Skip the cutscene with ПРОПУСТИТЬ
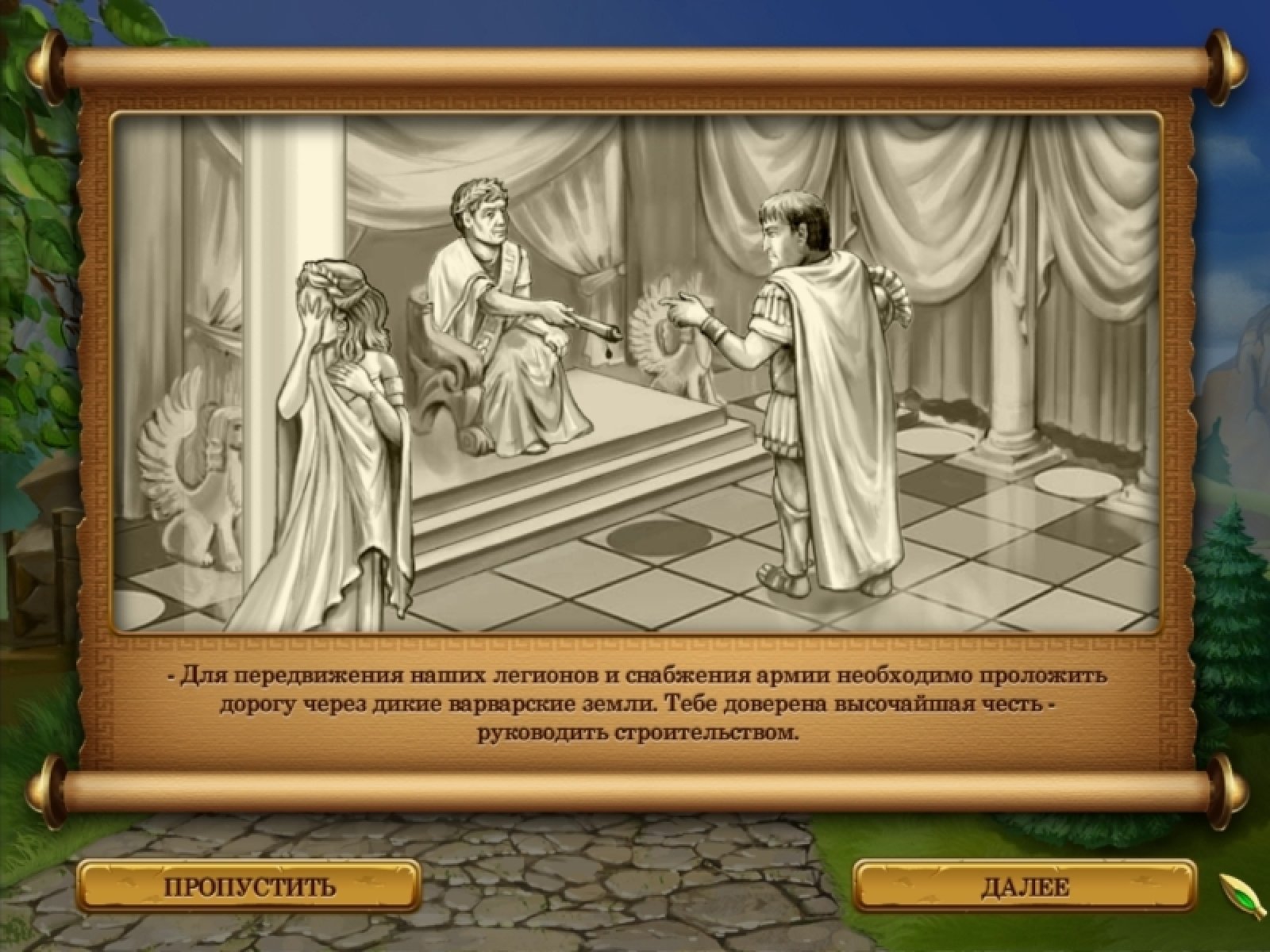This screenshot has width=1270, height=952. coord(249,885)
